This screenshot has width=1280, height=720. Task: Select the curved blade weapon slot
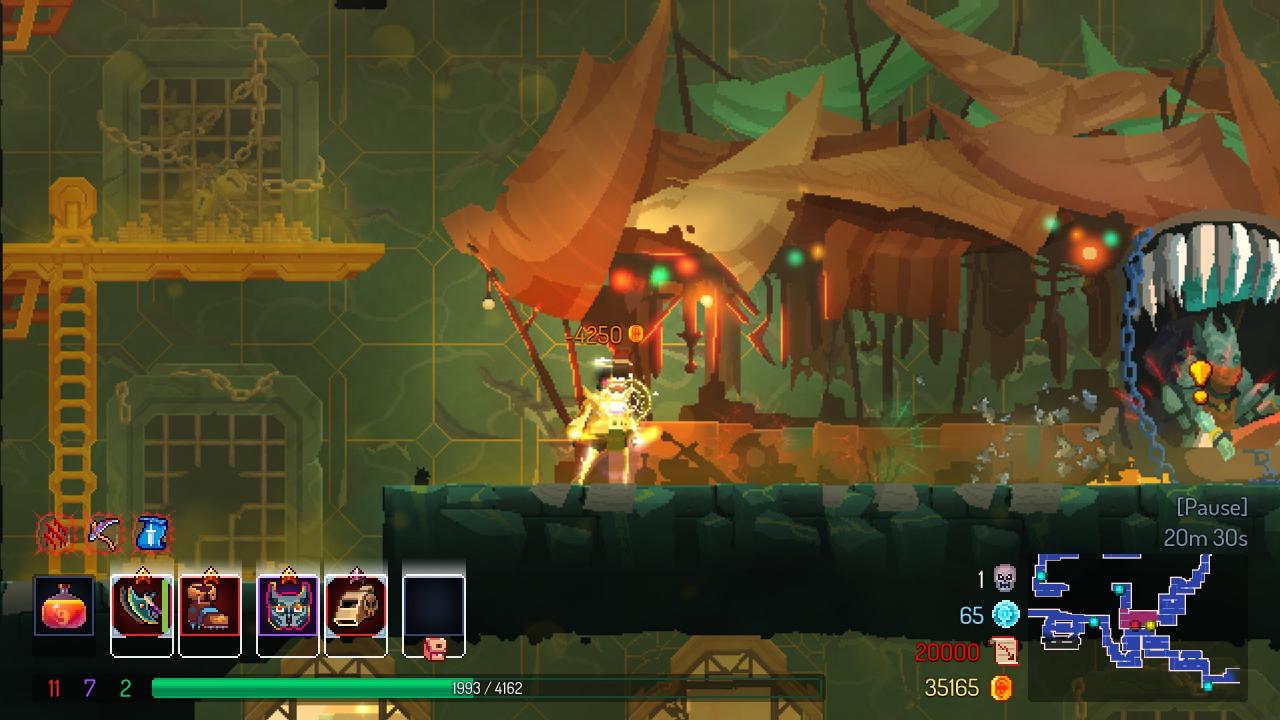[141, 606]
